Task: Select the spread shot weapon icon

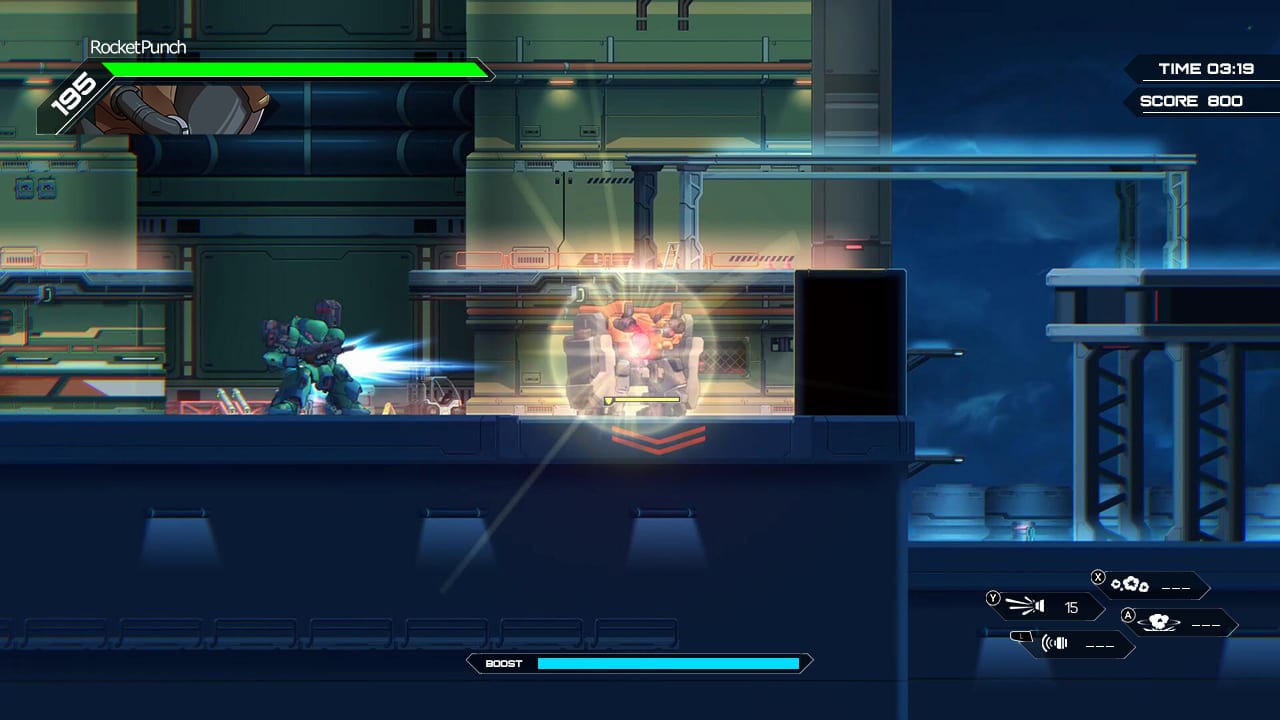Action: (1025, 606)
